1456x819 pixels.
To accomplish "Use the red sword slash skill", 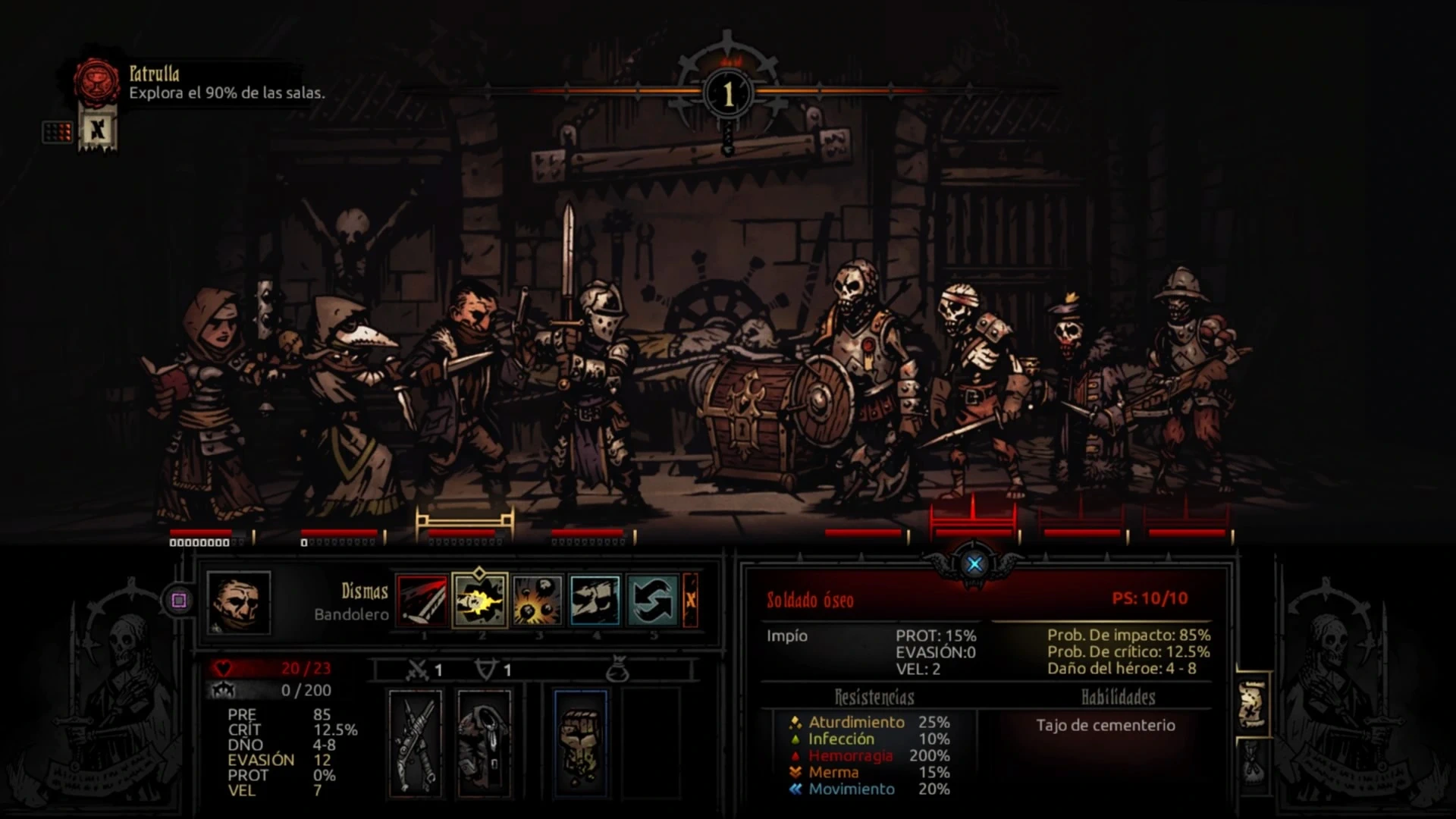I will [422, 601].
